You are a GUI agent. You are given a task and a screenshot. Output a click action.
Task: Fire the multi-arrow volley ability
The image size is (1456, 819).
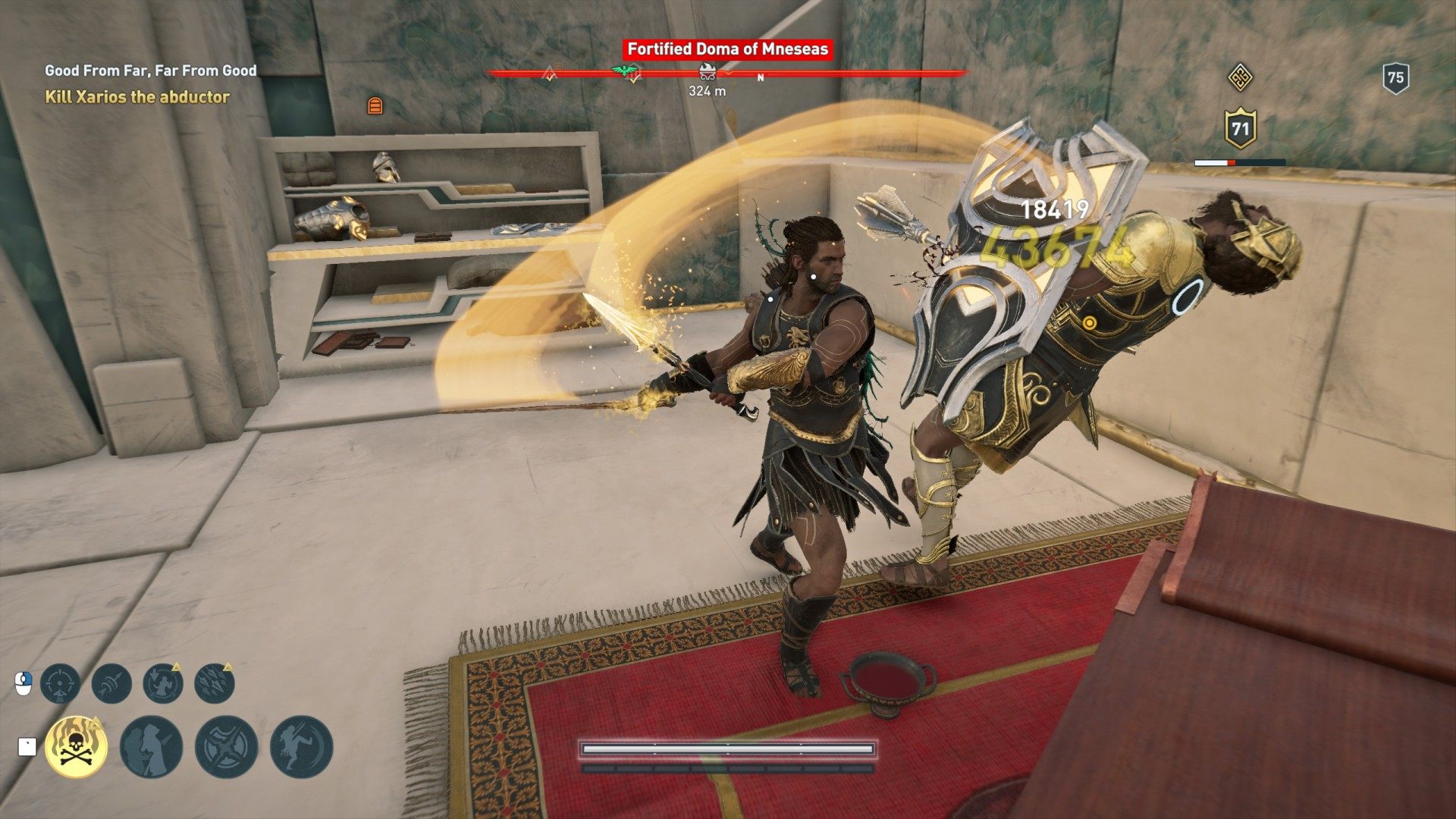(x=215, y=683)
